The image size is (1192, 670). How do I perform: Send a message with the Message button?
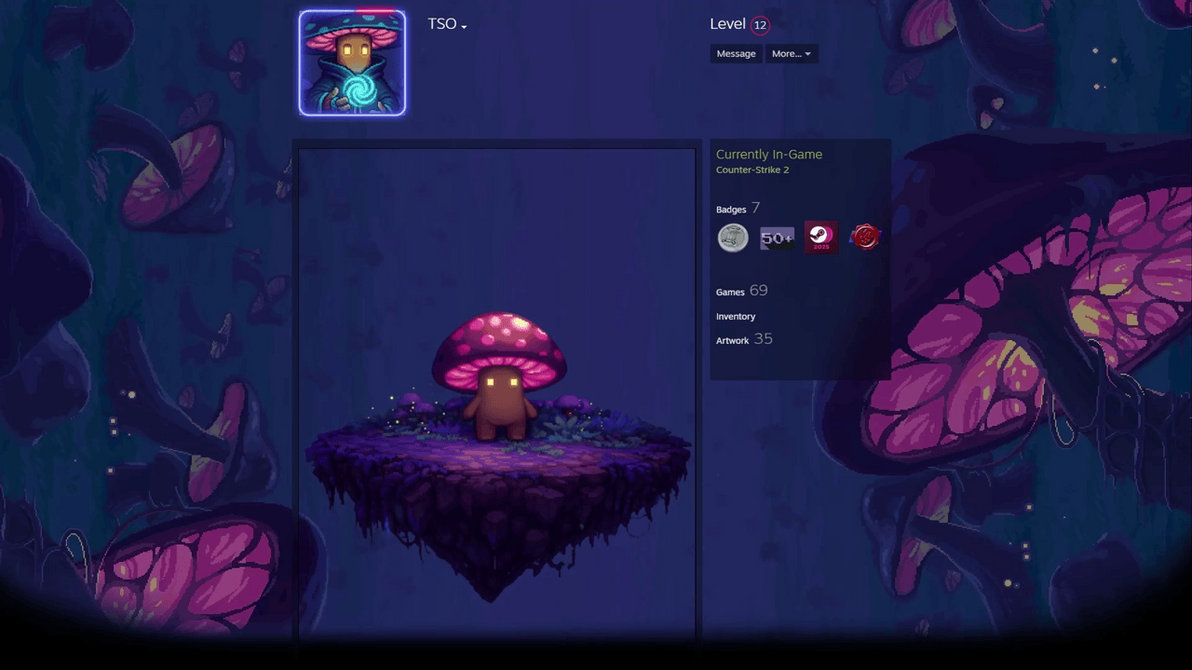pyautogui.click(x=736, y=54)
